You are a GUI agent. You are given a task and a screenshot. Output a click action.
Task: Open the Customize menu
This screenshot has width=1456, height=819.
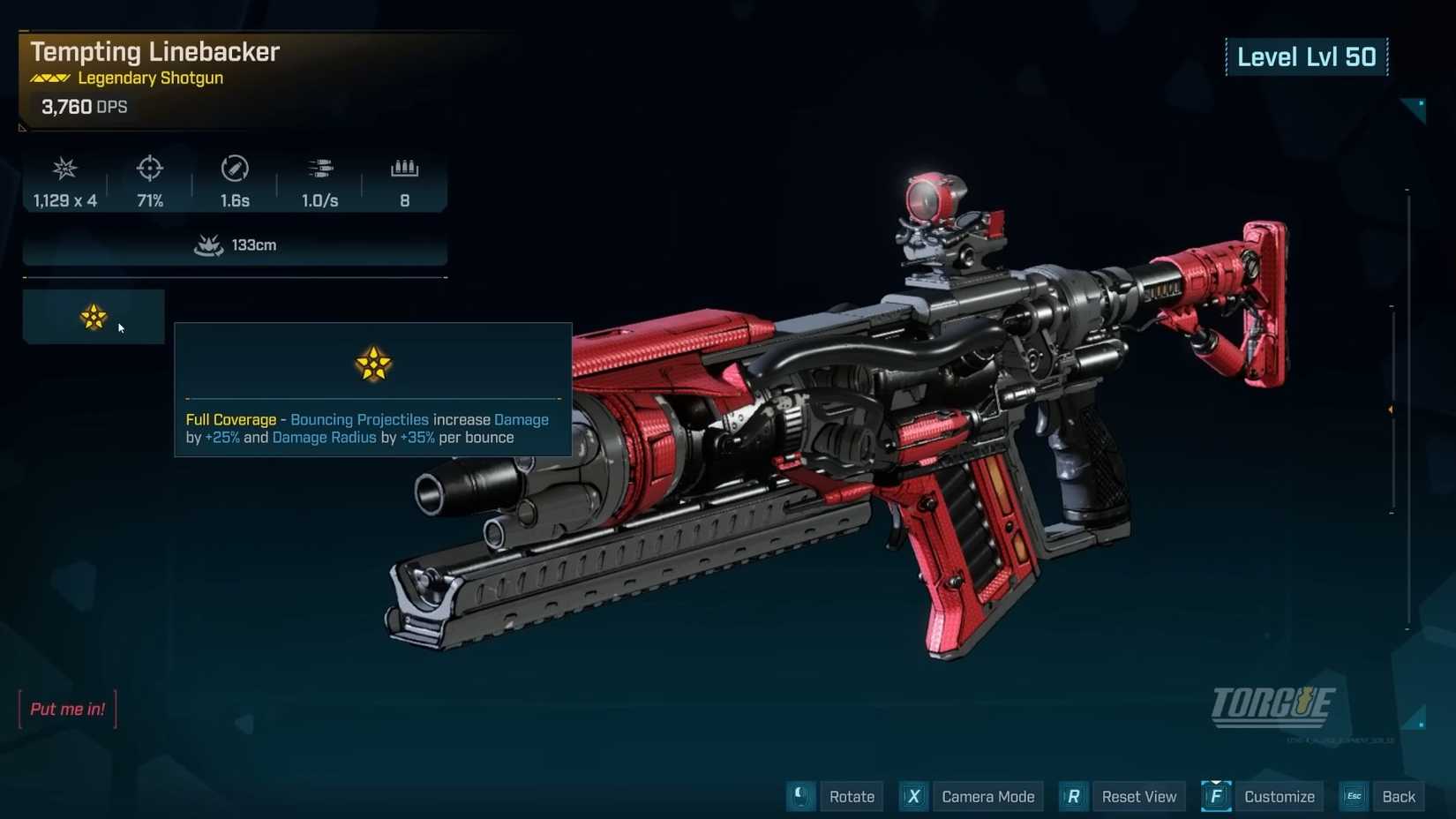click(1279, 796)
